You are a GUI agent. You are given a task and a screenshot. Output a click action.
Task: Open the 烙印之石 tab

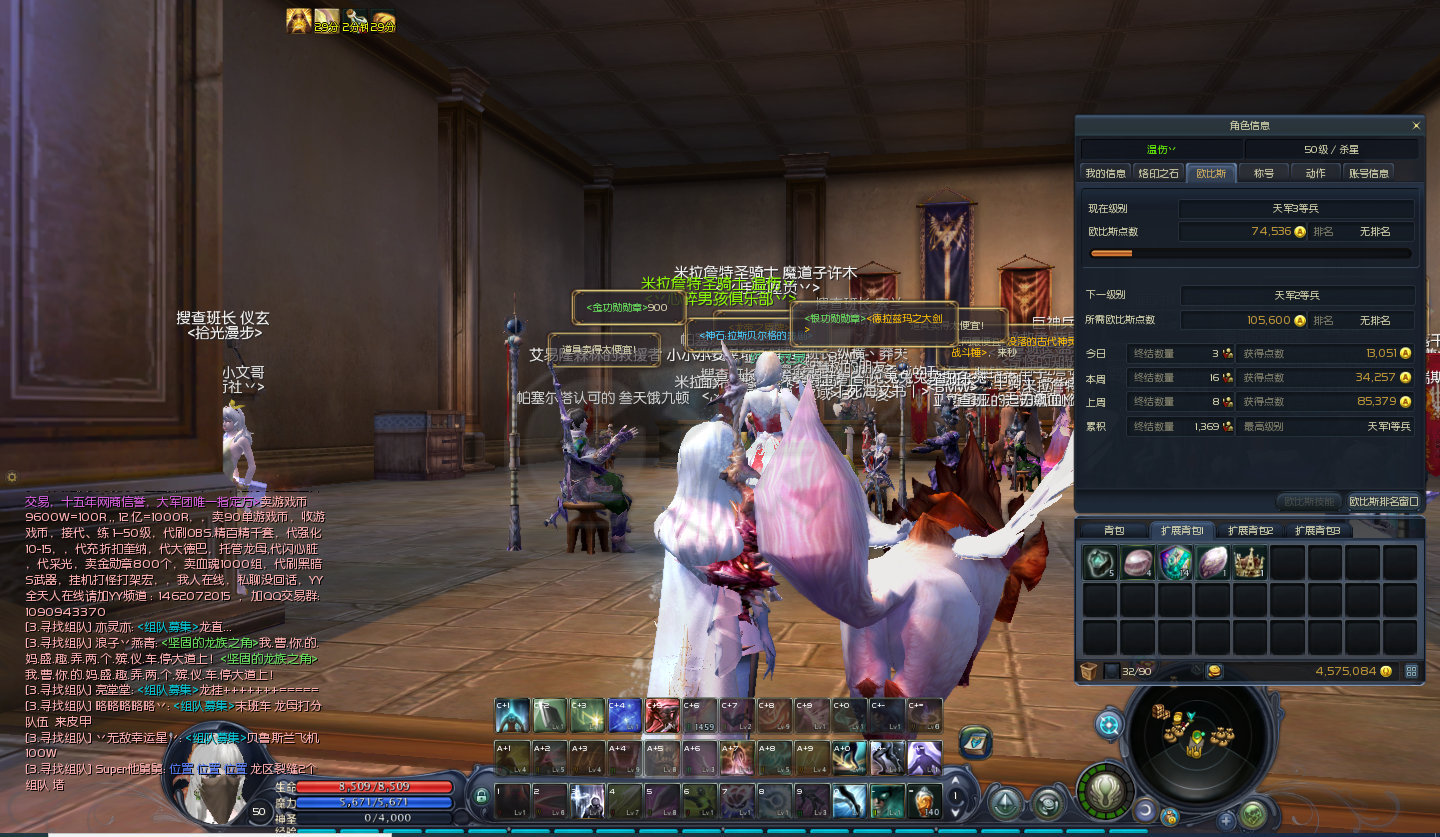point(1158,173)
